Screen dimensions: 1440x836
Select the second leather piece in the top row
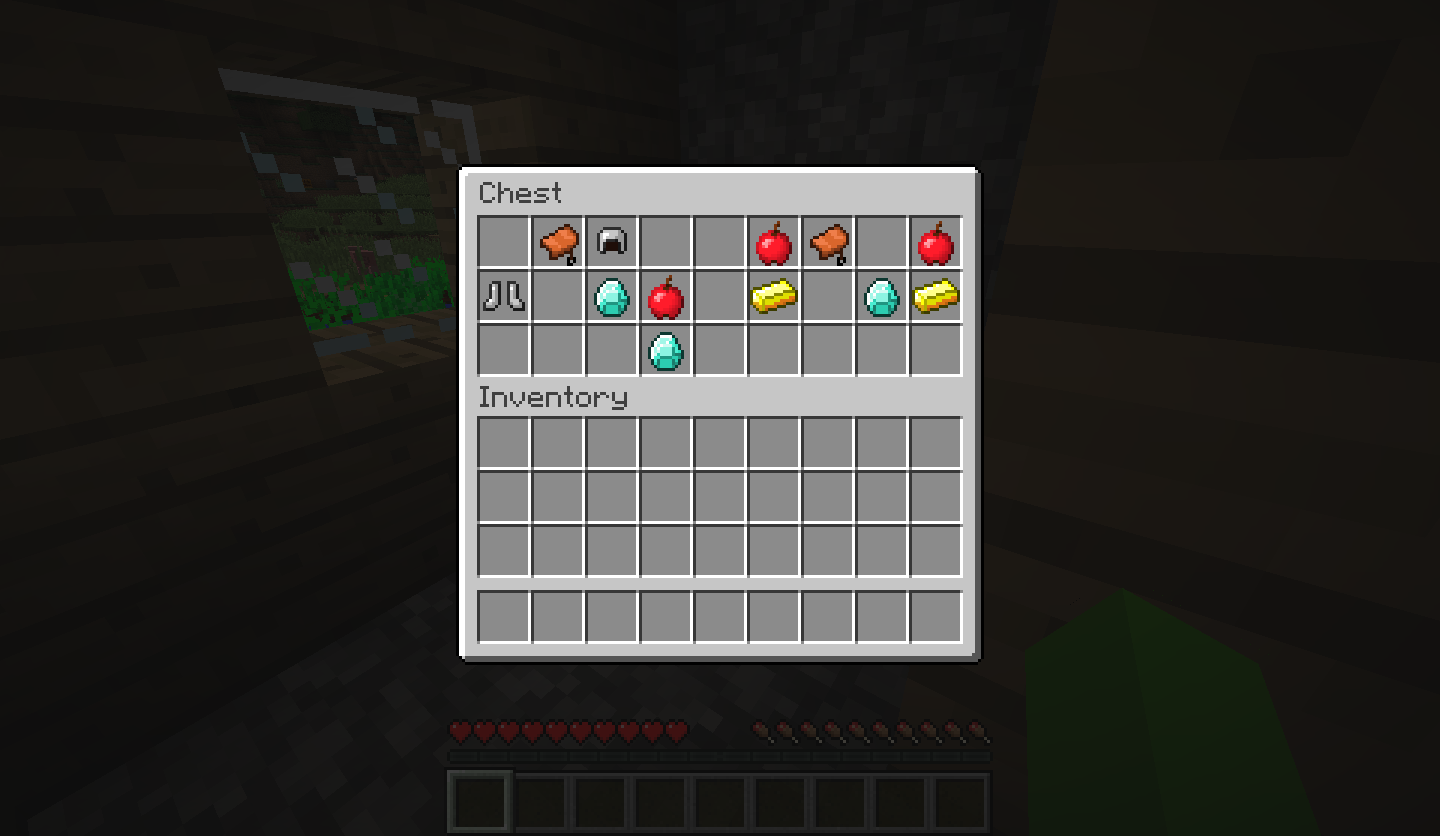tap(828, 240)
